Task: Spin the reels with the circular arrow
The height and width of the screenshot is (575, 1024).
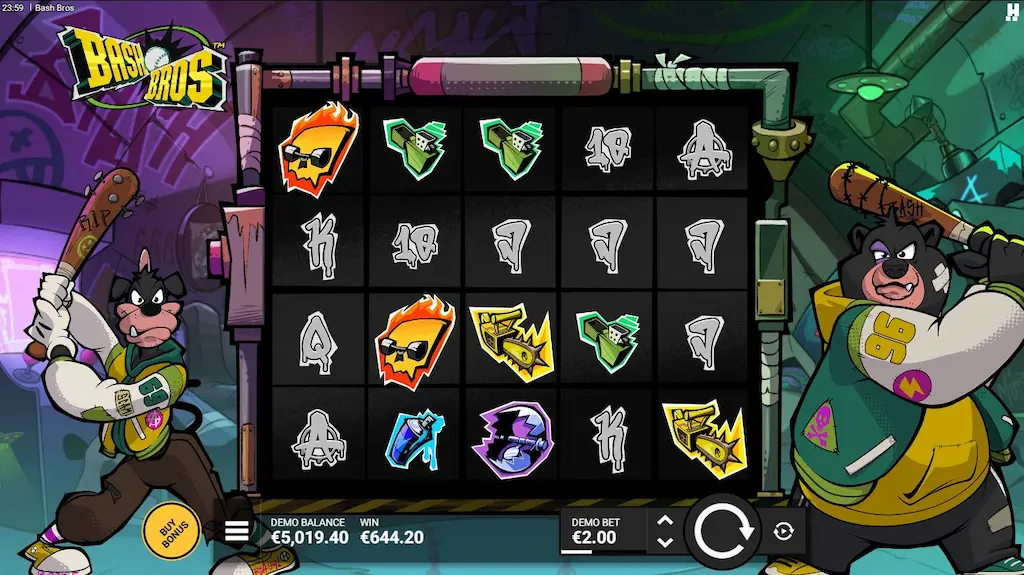Action: pos(722,531)
